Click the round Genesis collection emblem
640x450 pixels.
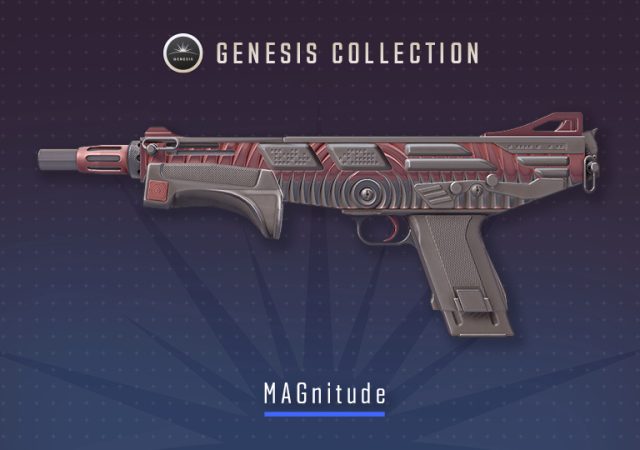pos(183,52)
